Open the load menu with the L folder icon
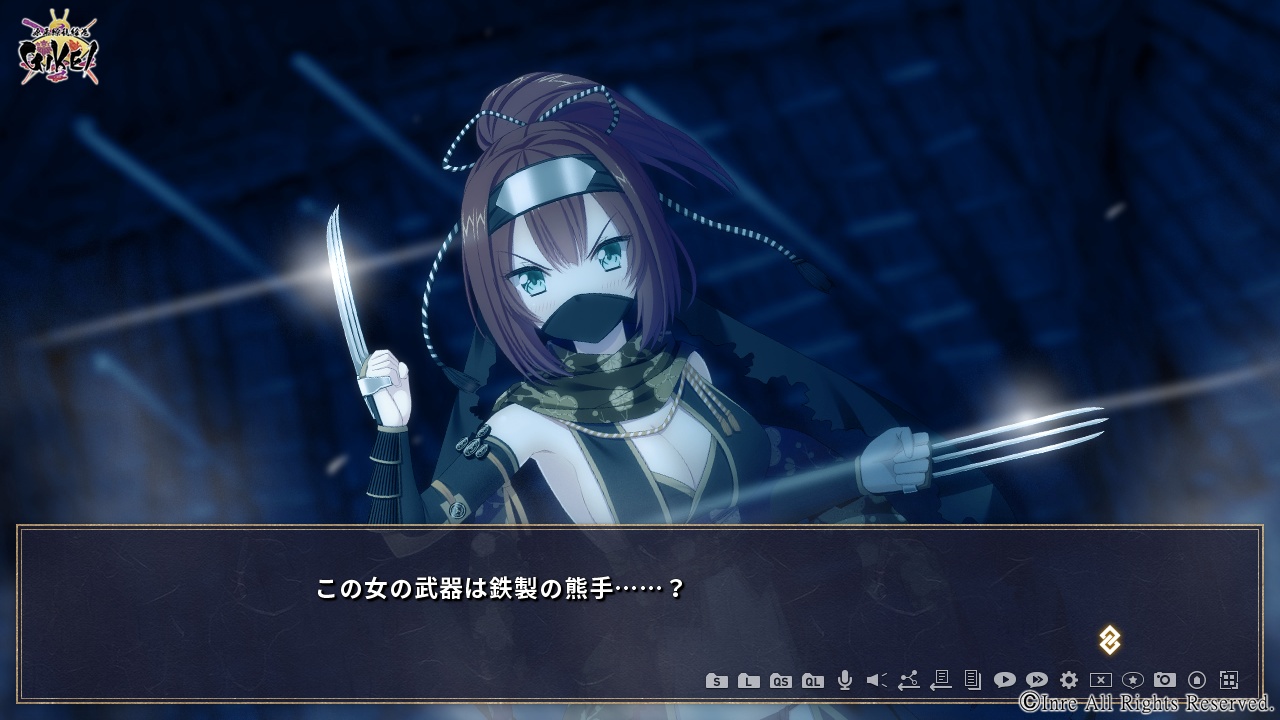The height and width of the screenshot is (720, 1280). (749, 681)
